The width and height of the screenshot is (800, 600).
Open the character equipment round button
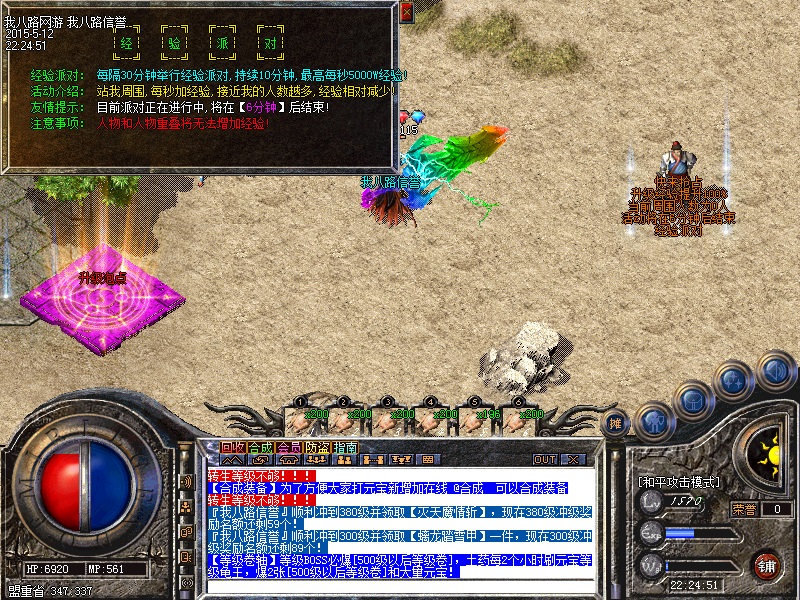[x=652, y=421]
